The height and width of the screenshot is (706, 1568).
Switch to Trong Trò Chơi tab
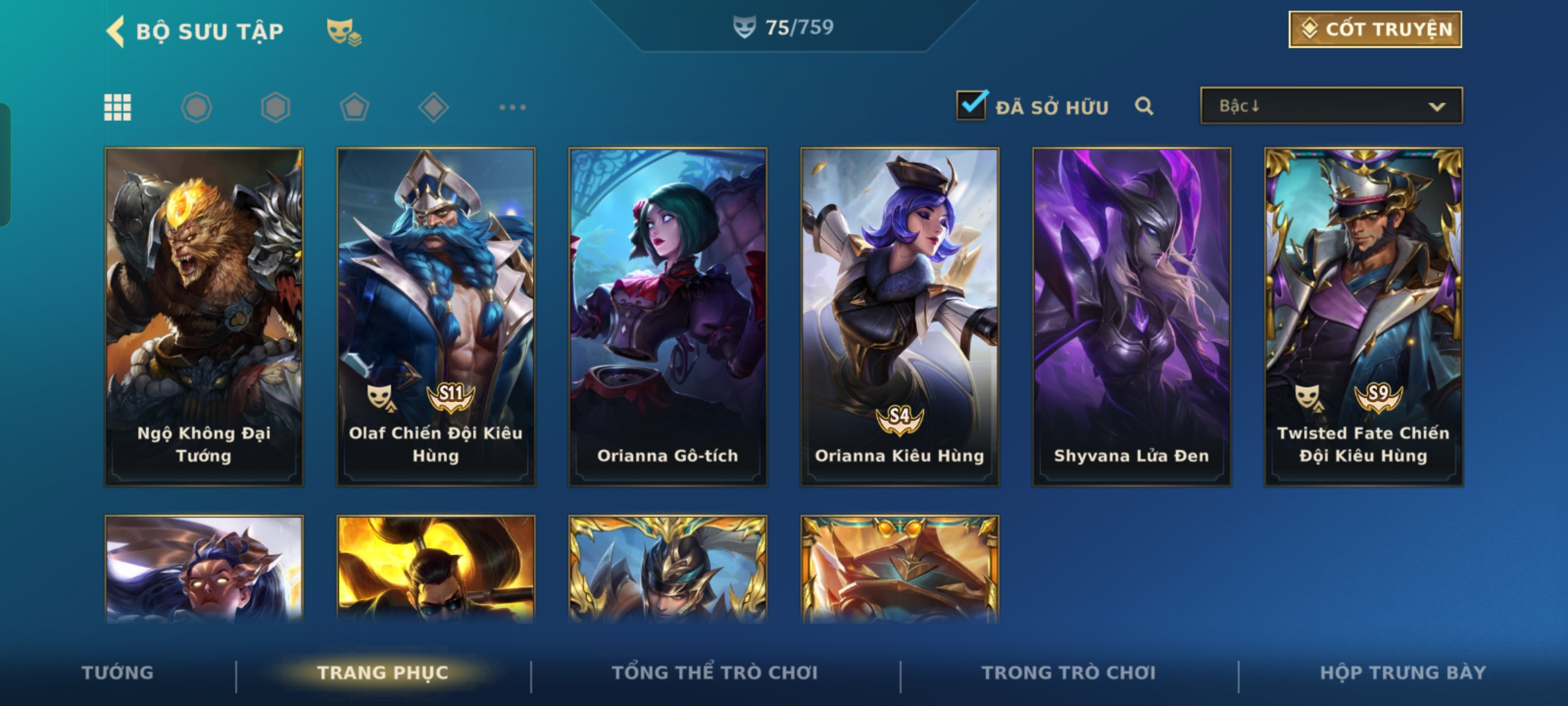(x=1068, y=673)
